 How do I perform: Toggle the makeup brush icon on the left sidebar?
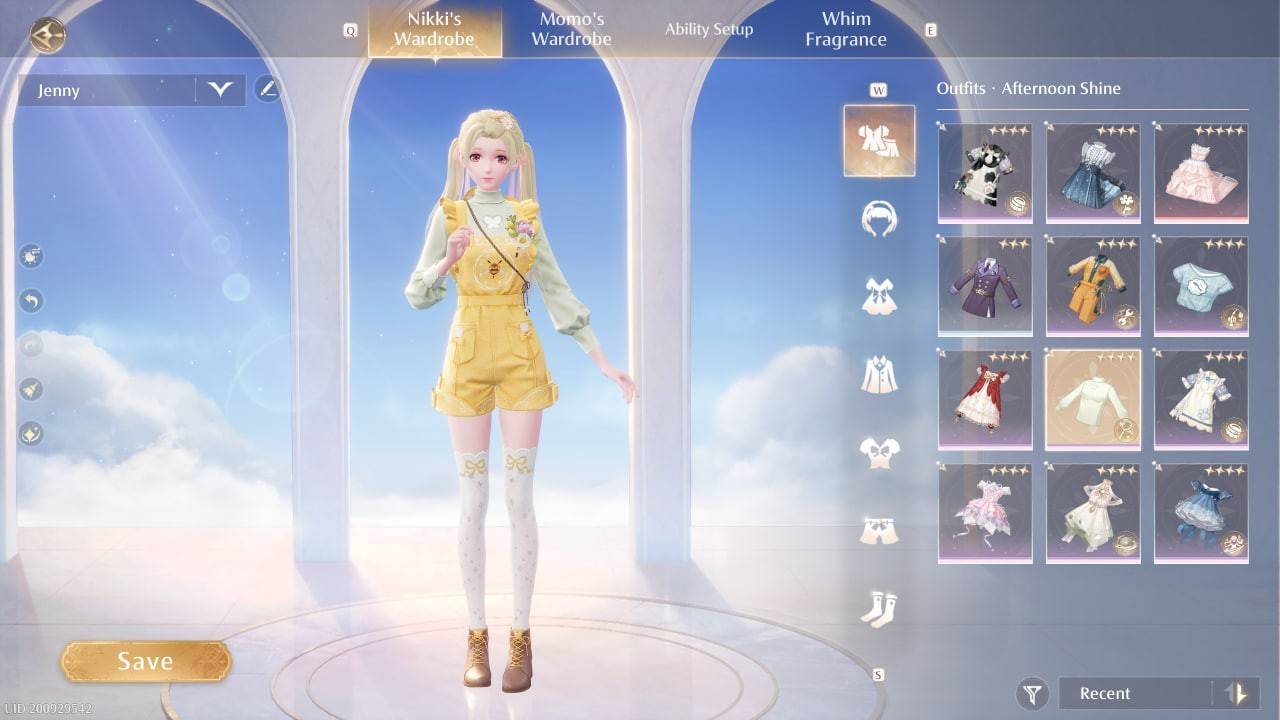tap(30, 390)
